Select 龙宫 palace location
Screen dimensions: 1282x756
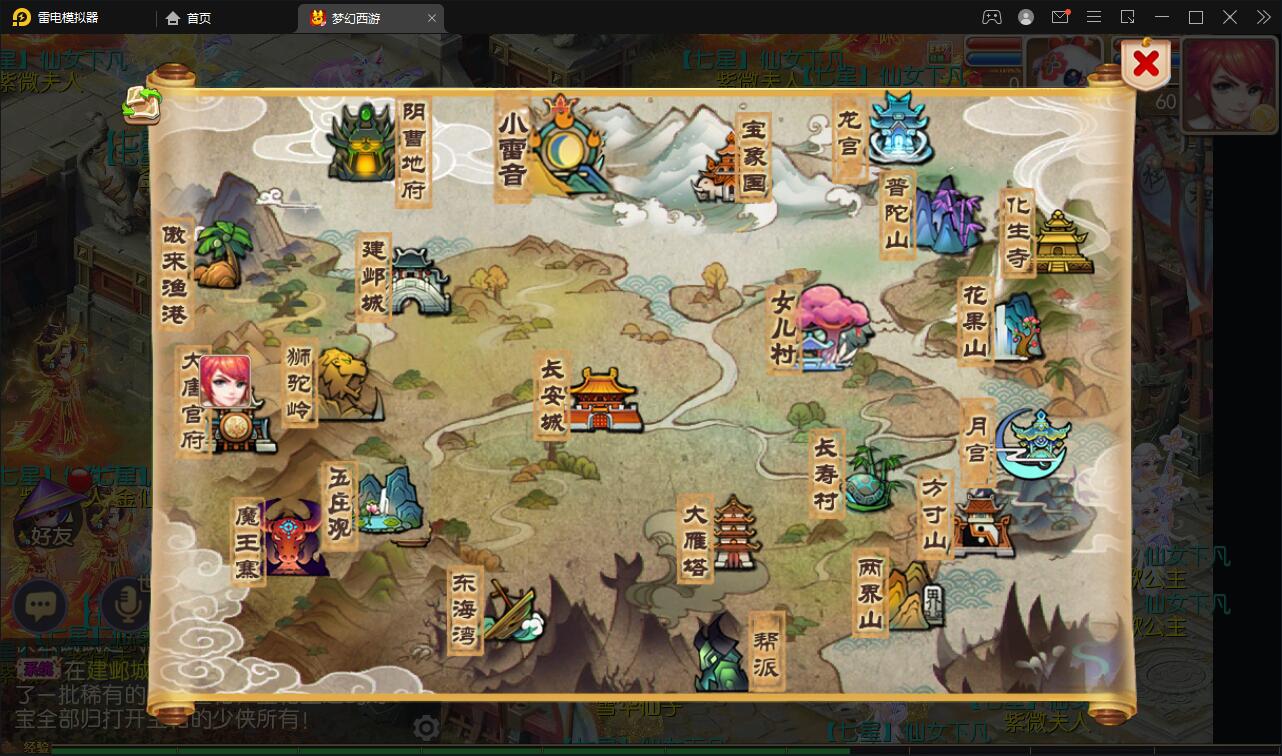pyautogui.click(x=899, y=128)
